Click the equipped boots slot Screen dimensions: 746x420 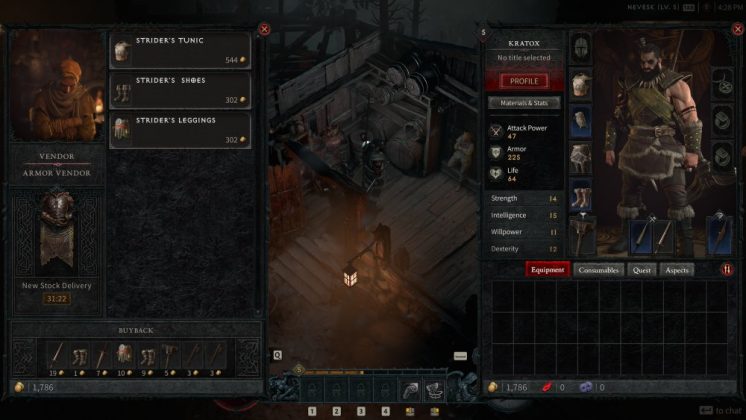pos(580,194)
